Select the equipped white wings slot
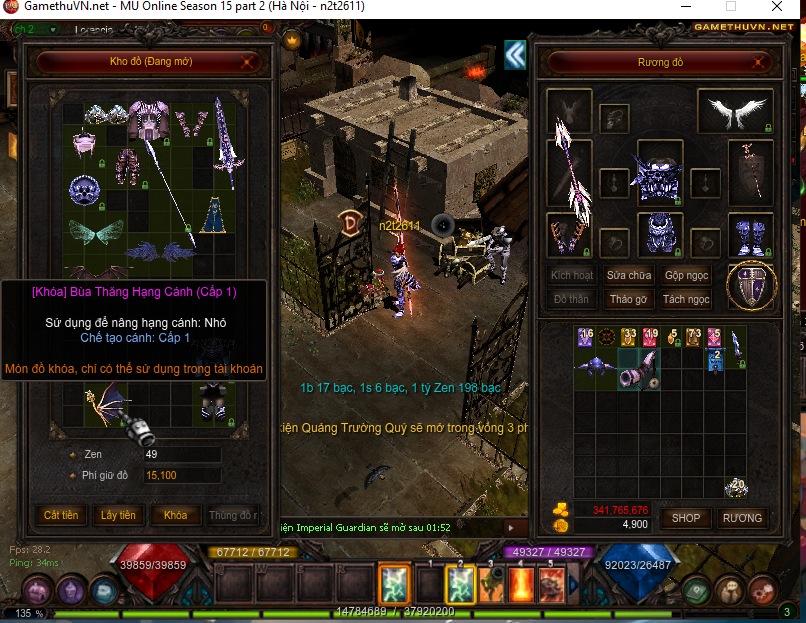The image size is (806, 623). click(735, 111)
